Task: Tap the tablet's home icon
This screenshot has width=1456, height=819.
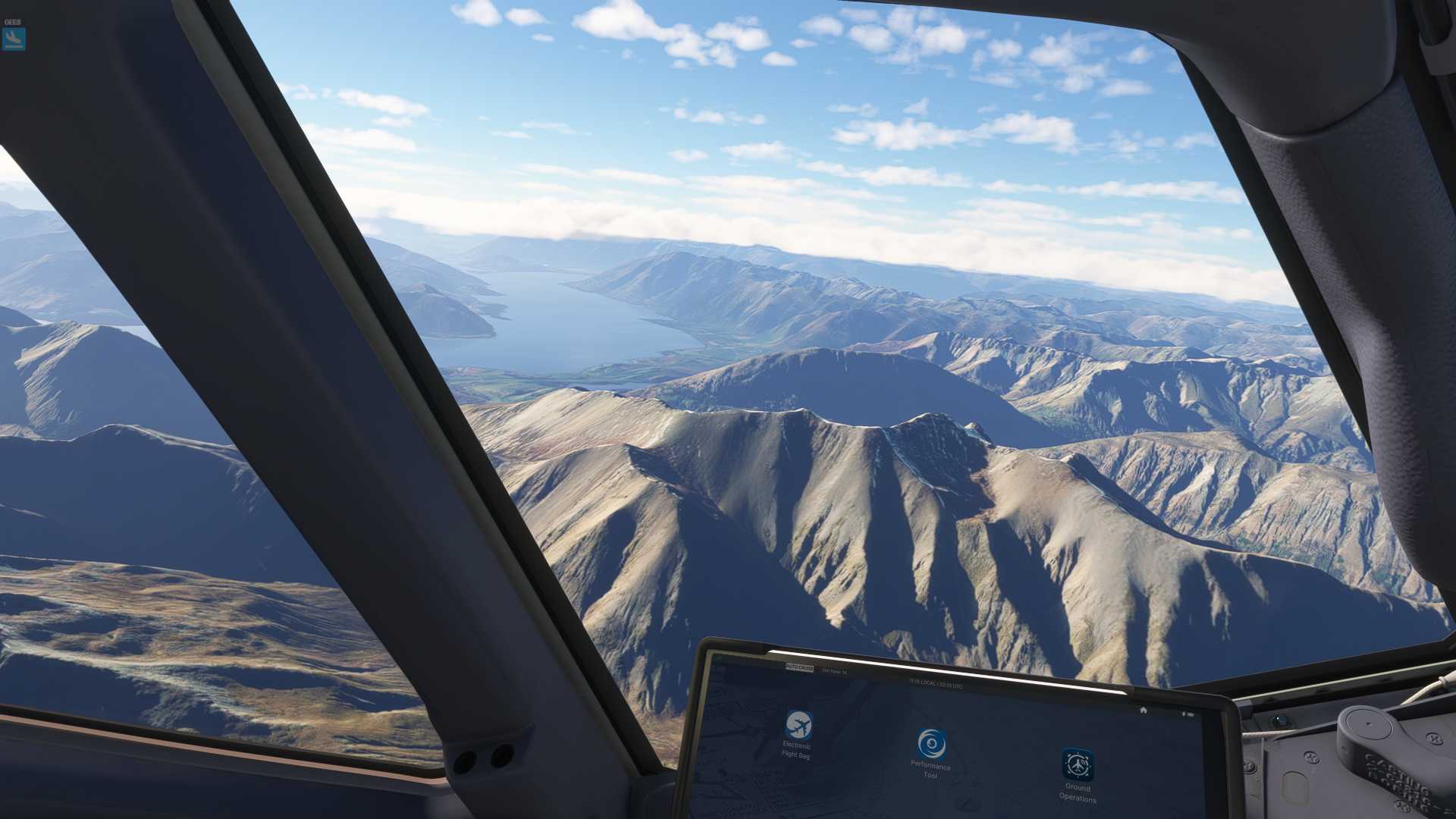Action: click(1144, 710)
